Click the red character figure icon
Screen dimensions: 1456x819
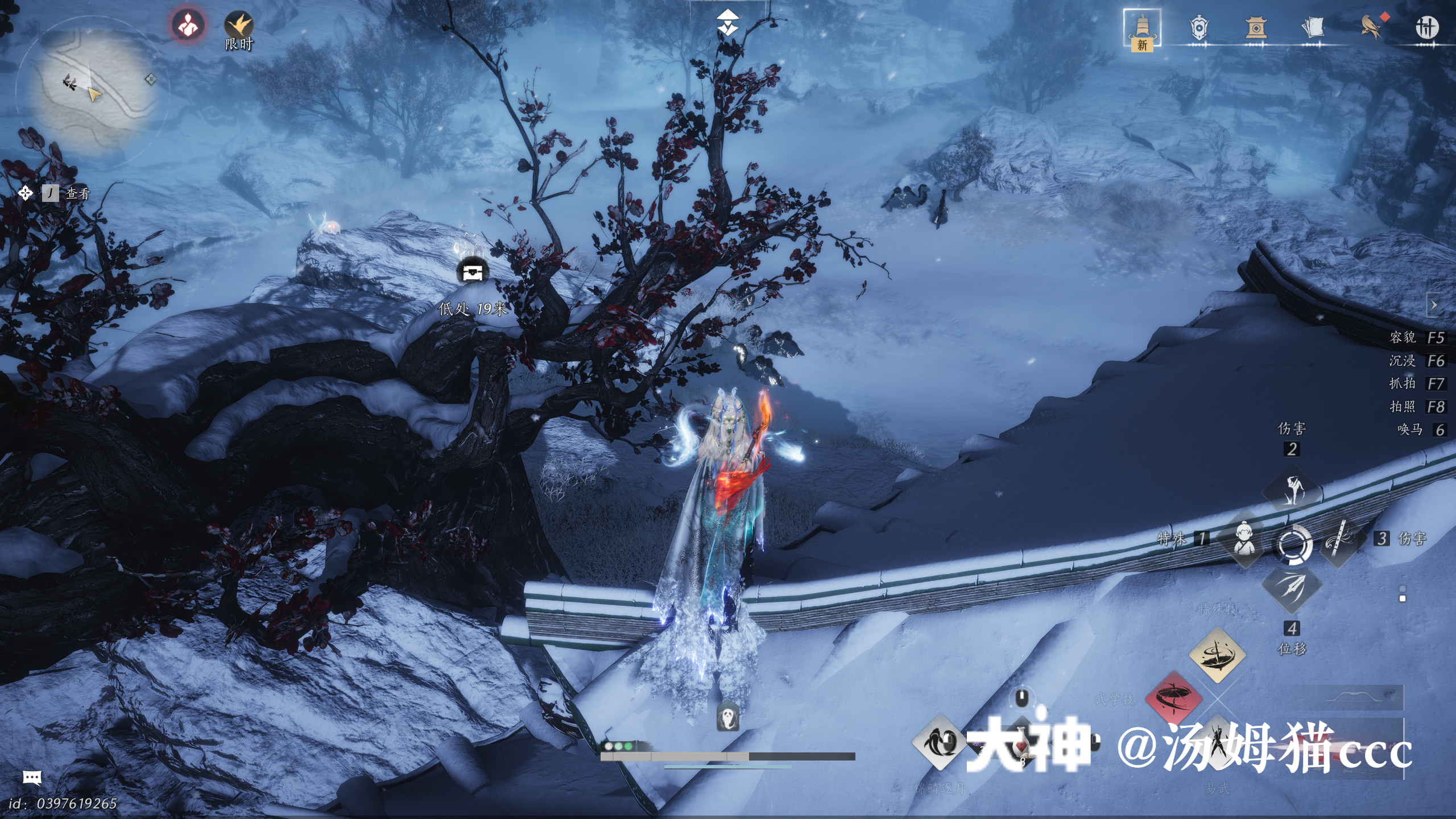[188, 26]
